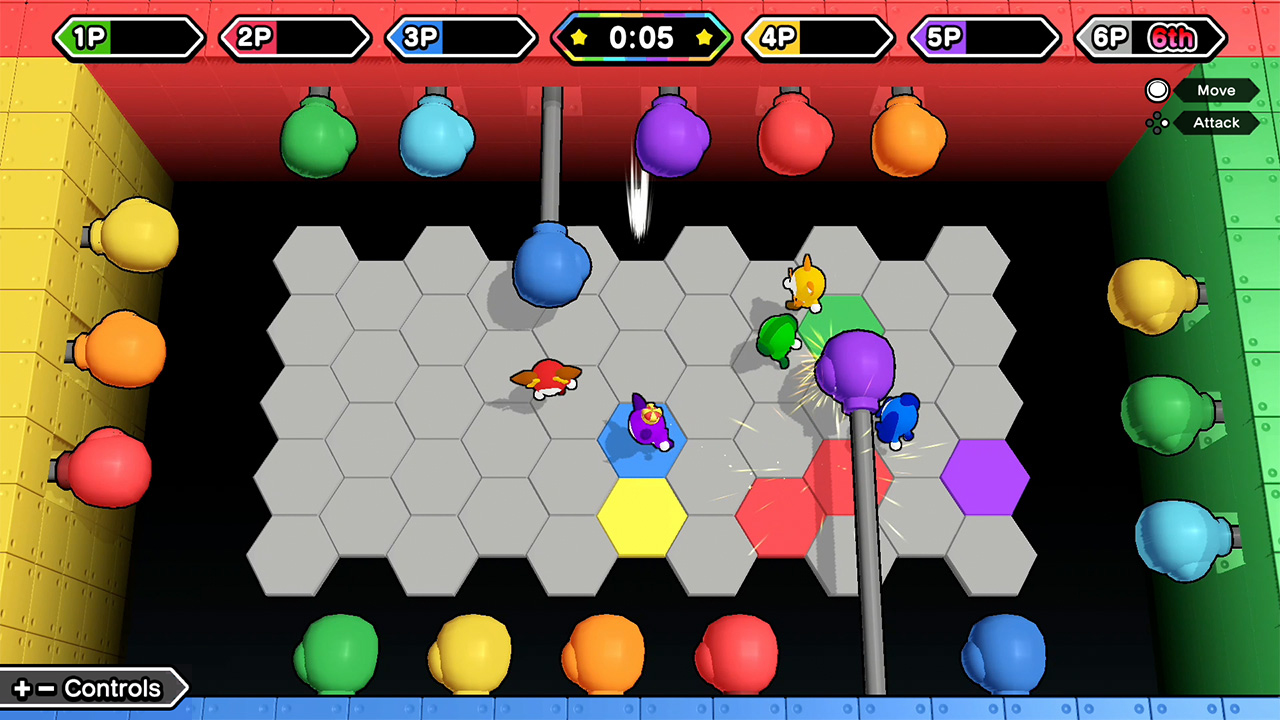Click the Attack label
Image resolution: width=1280 pixels, height=720 pixels.
coord(1216,122)
